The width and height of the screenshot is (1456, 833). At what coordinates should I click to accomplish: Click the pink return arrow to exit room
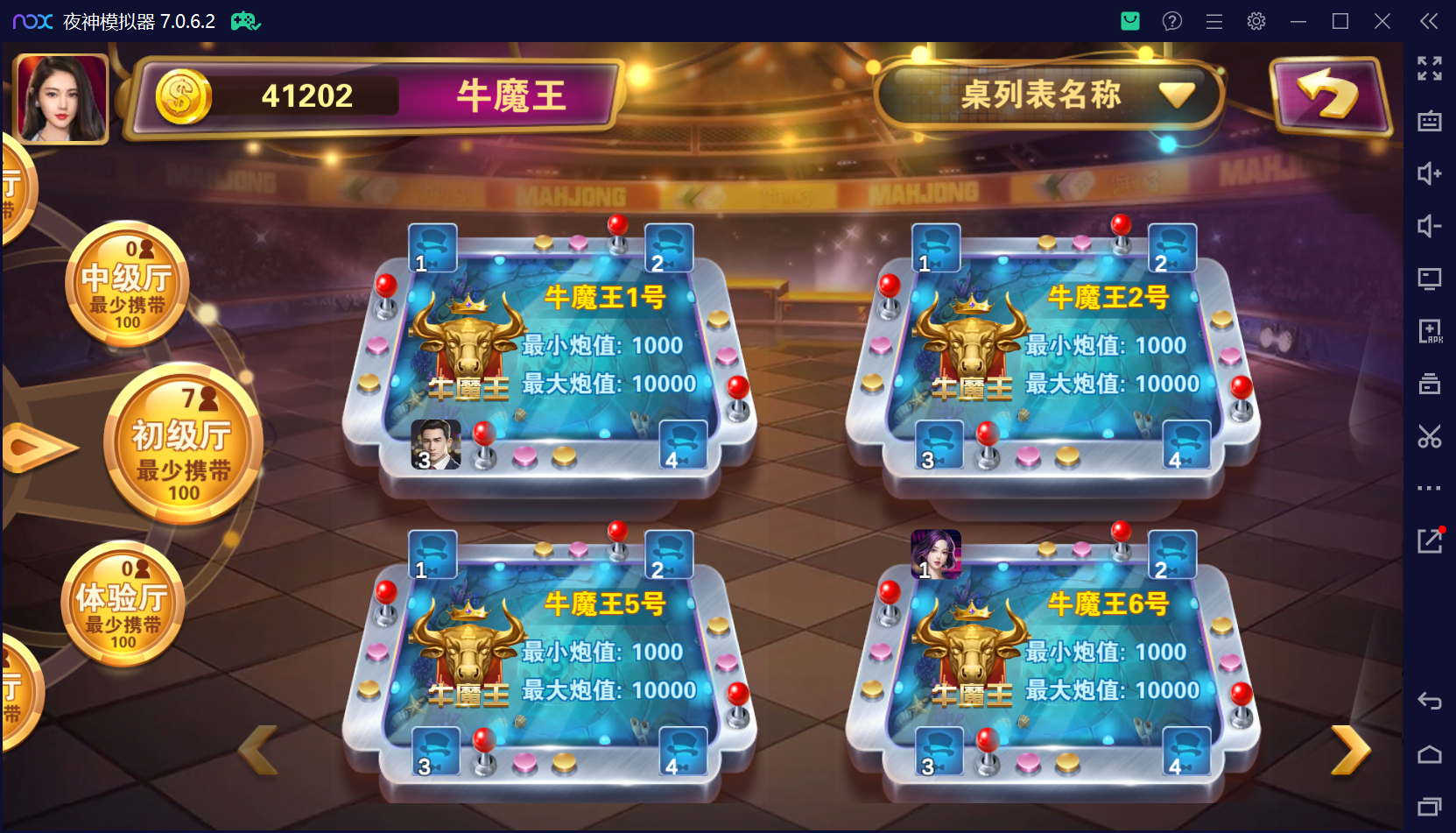(x=1329, y=96)
